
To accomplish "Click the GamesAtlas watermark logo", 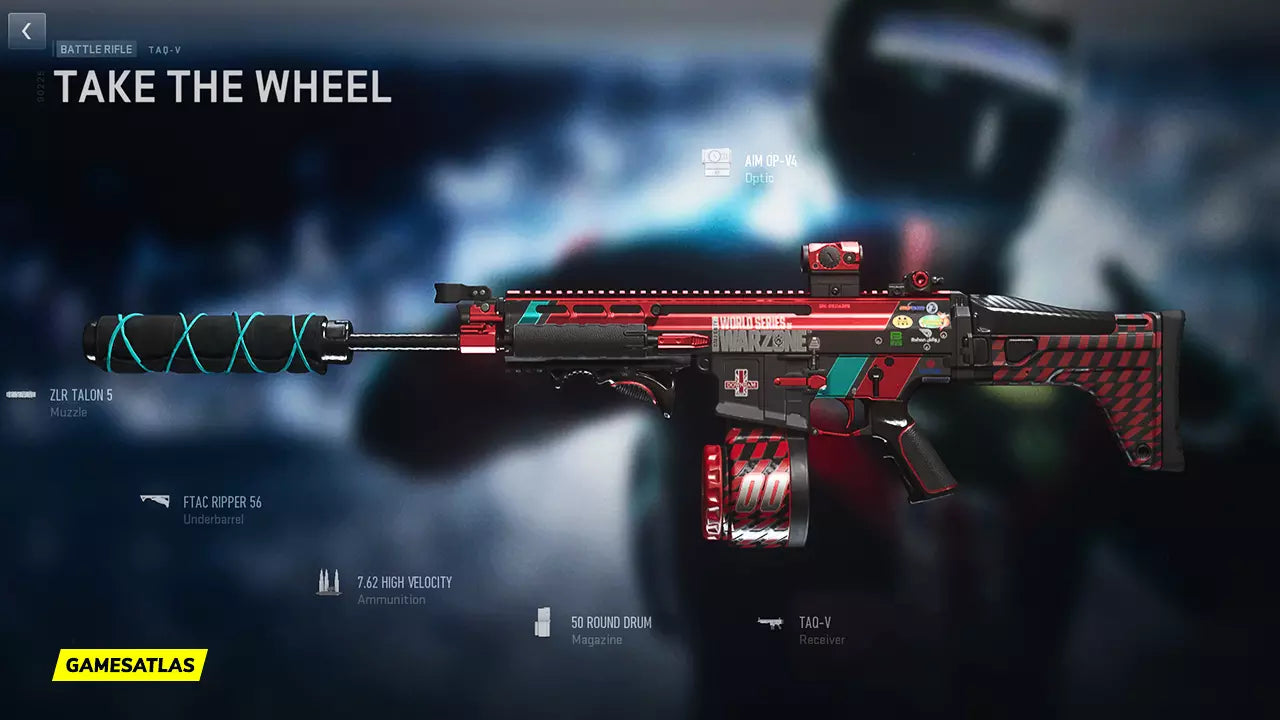I will 130,665.
